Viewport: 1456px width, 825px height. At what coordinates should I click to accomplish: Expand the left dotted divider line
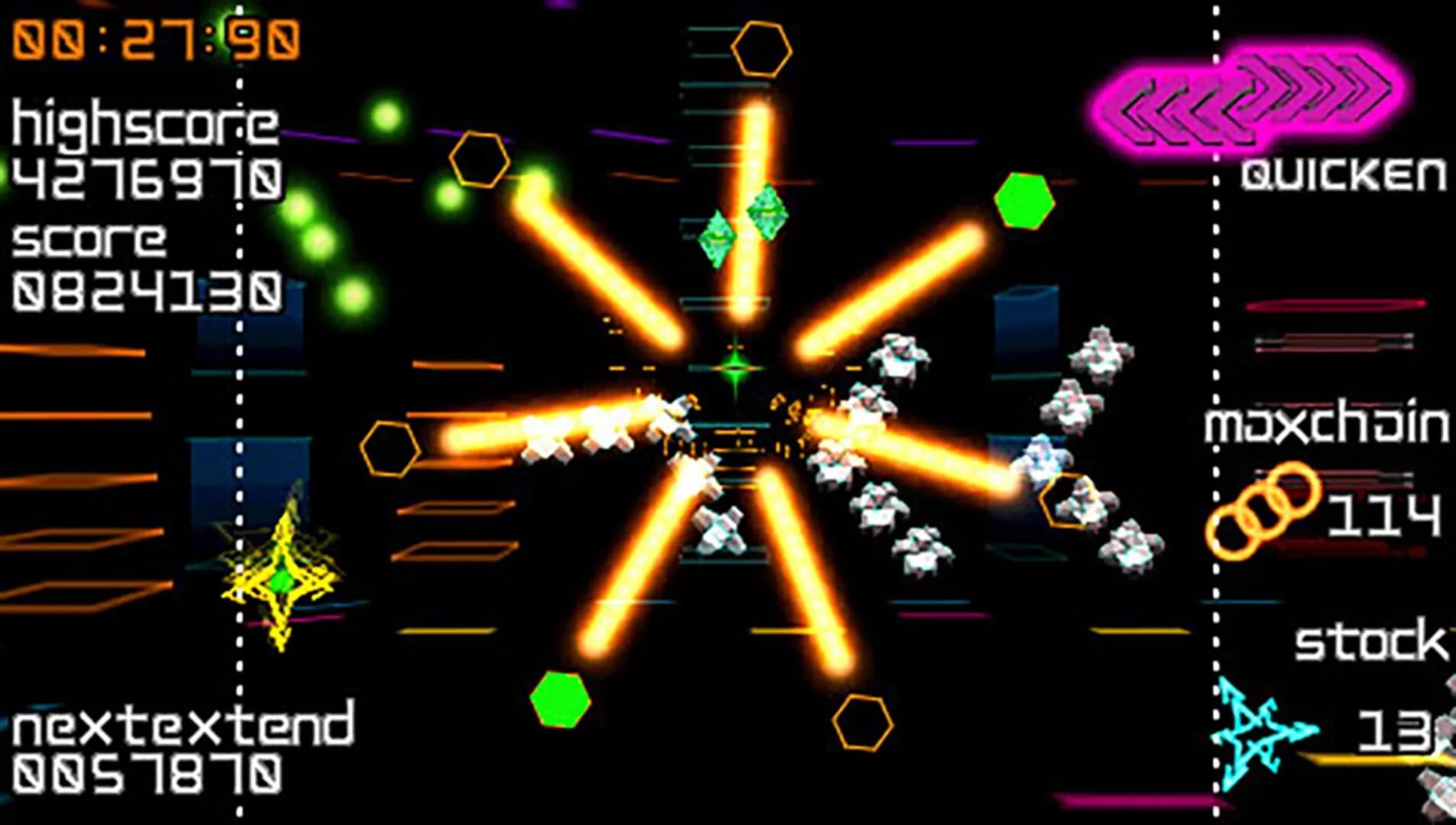click(x=241, y=412)
